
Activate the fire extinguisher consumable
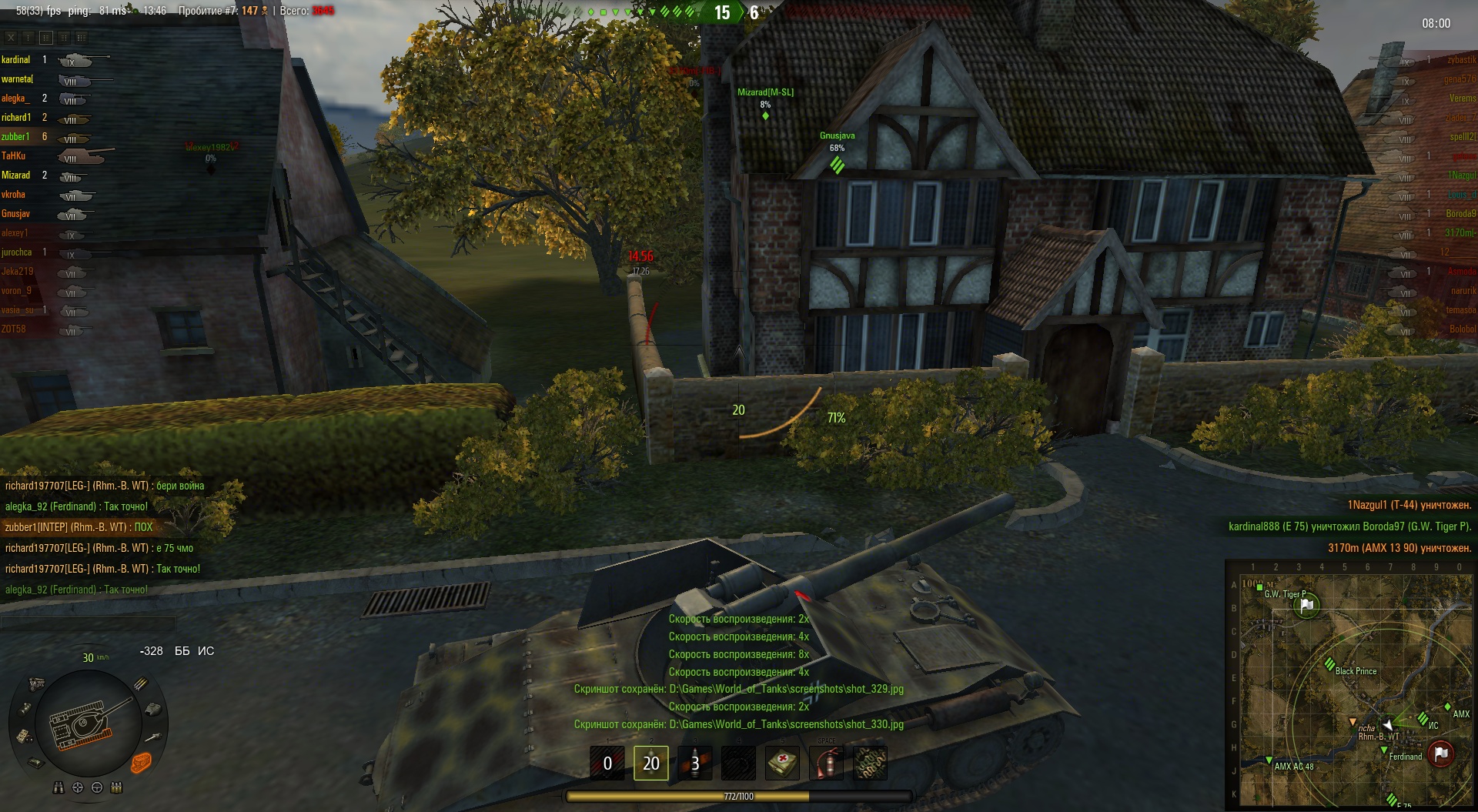click(827, 763)
